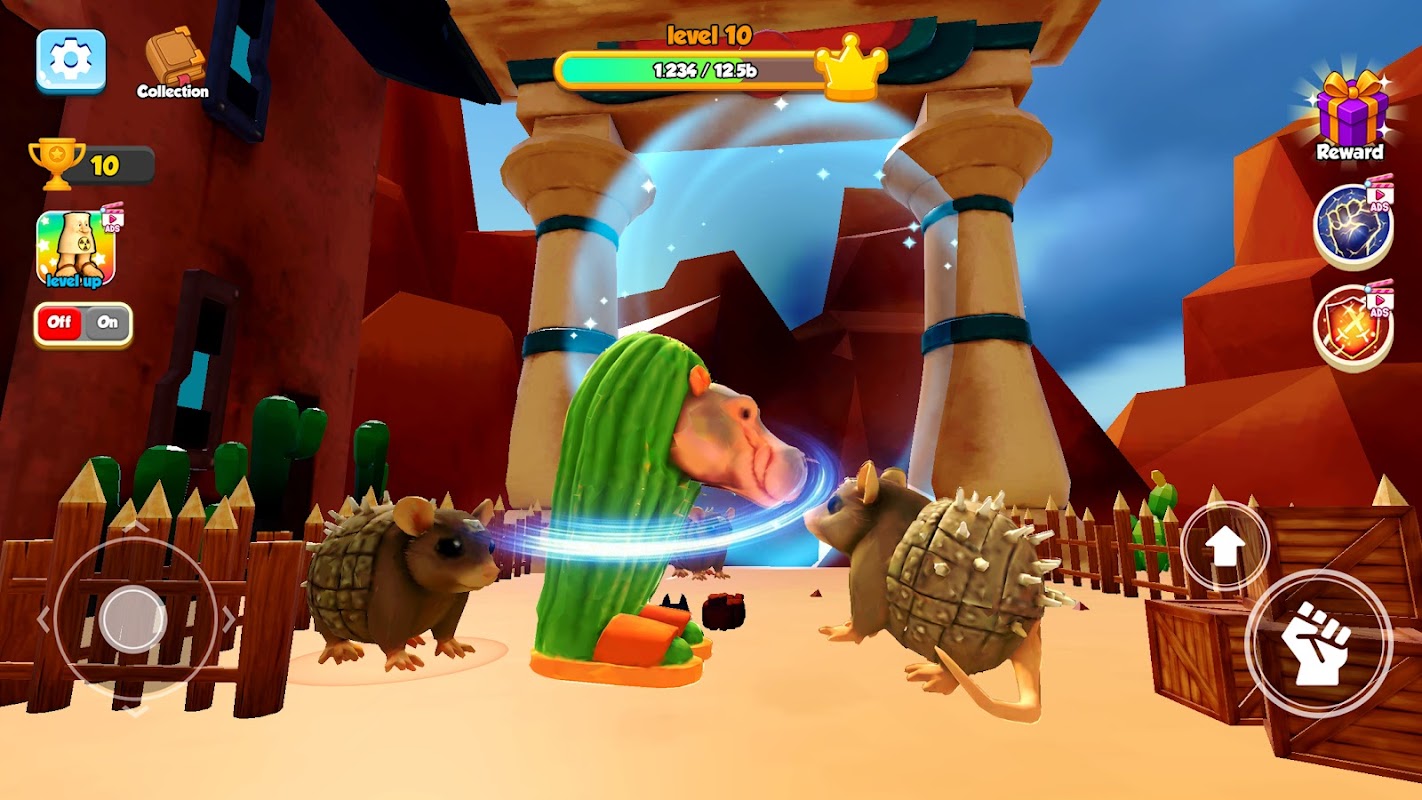This screenshot has height=800, width=1422.
Task: Activate the crossed swords shield boost
Action: pos(1352,329)
